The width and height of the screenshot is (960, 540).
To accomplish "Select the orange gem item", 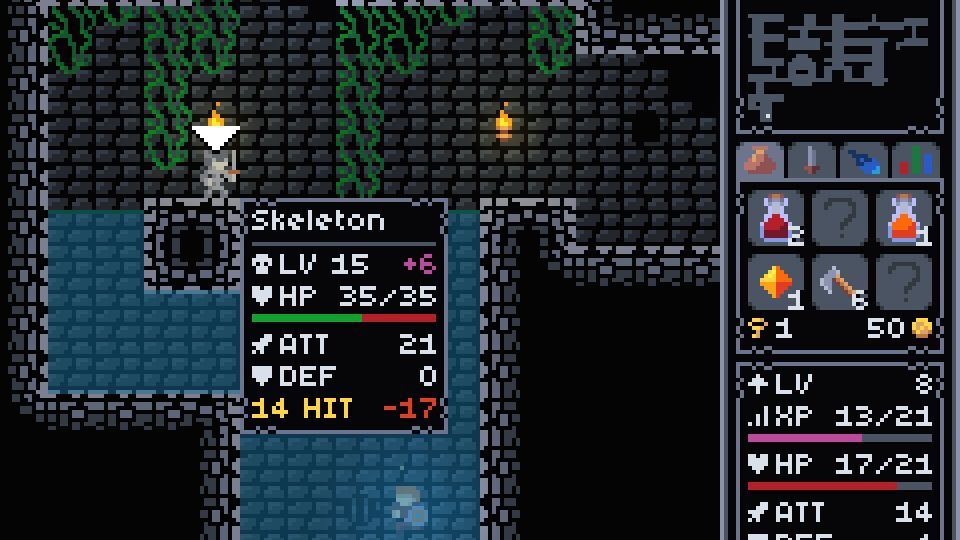I will click(x=776, y=284).
